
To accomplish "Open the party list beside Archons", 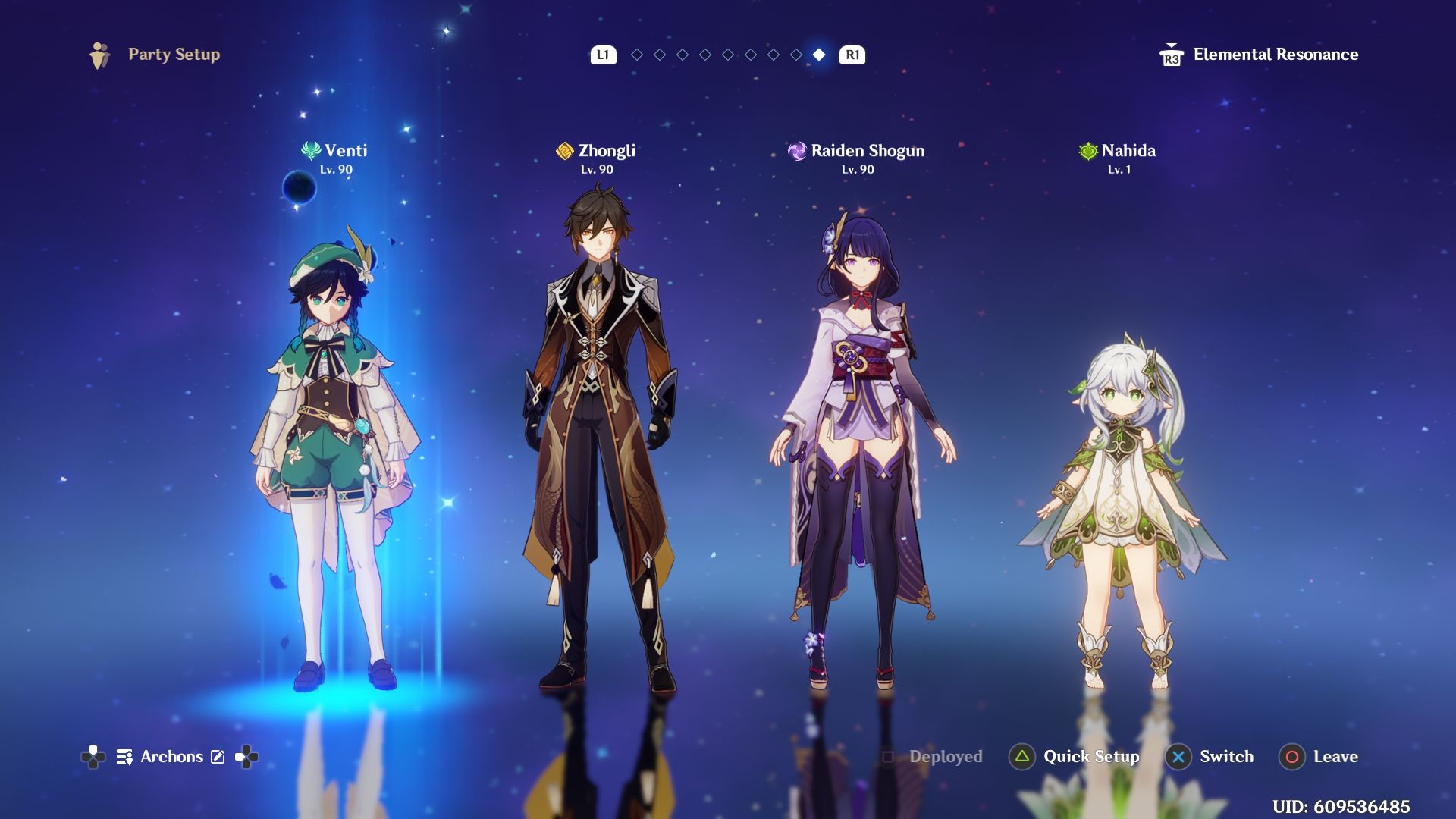I will click(124, 757).
